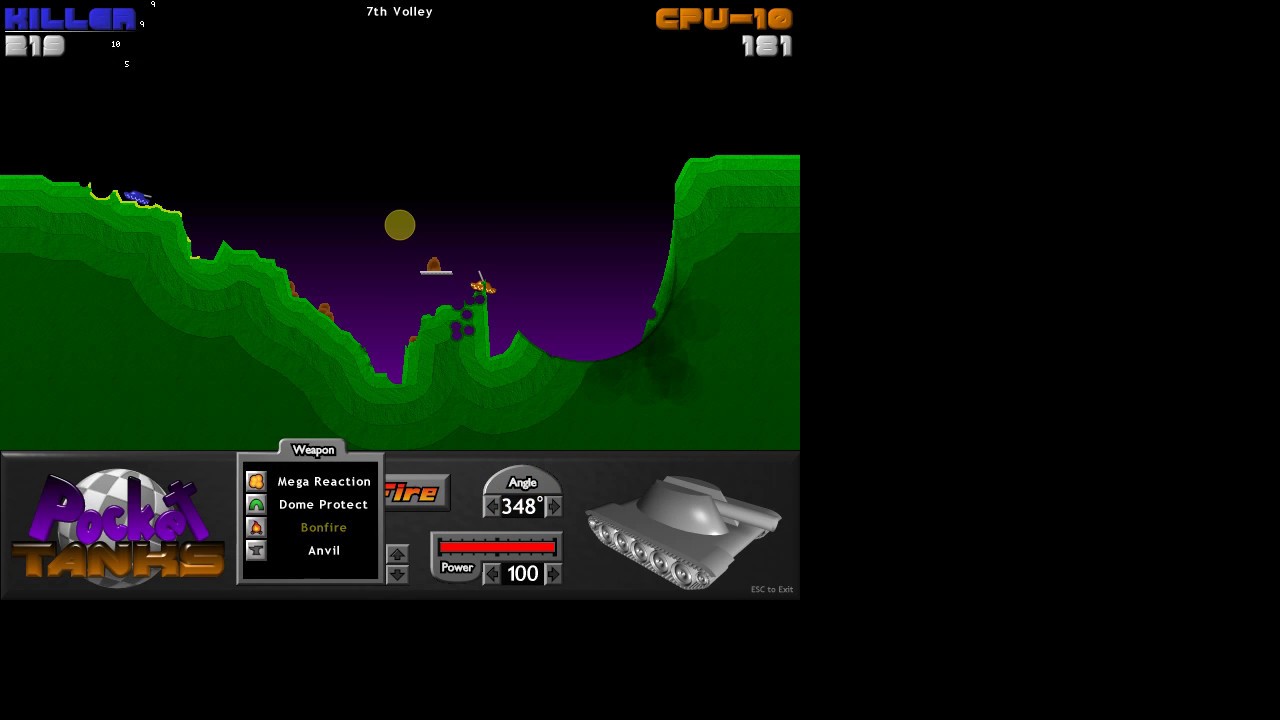The height and width of the screenshot is (720, 1280).
Task: Click the orange tank sprite on the battlefield
Action: pyautogui.click(x=481, y=287)
